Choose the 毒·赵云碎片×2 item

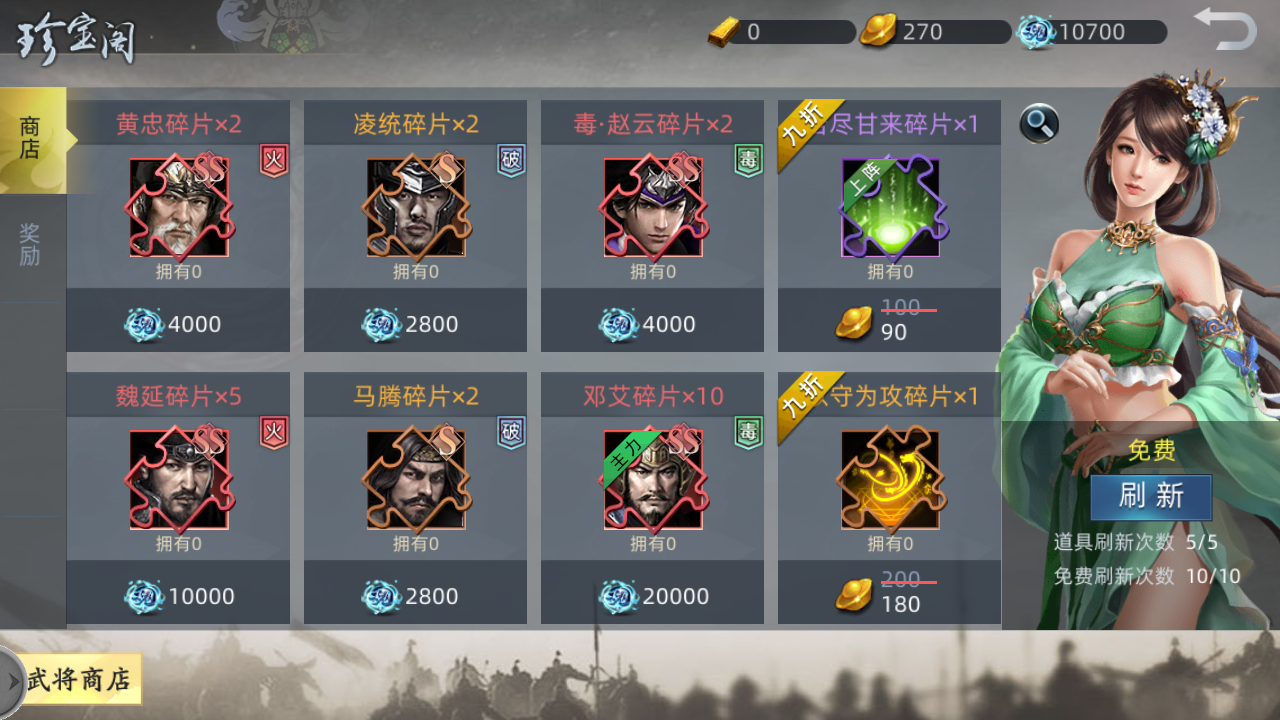[653, 208]
